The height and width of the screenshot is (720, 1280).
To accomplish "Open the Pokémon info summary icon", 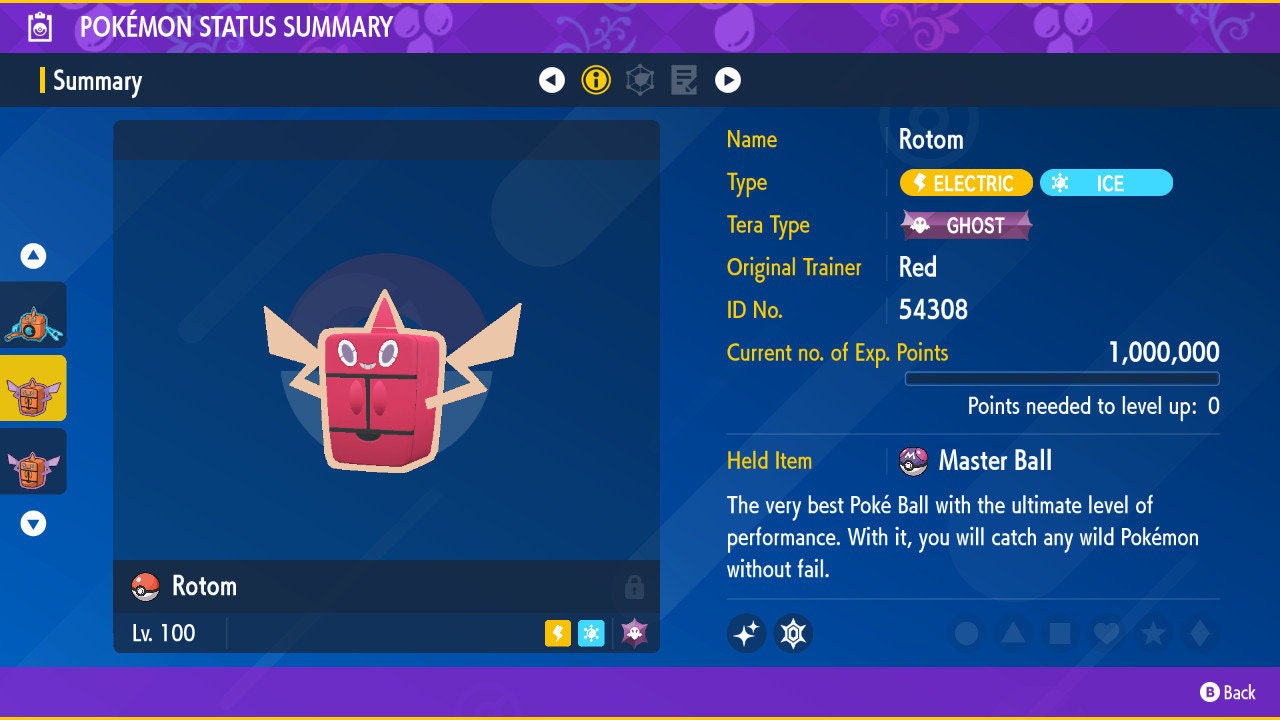I will pyautogui.click(x=596, y=79).
